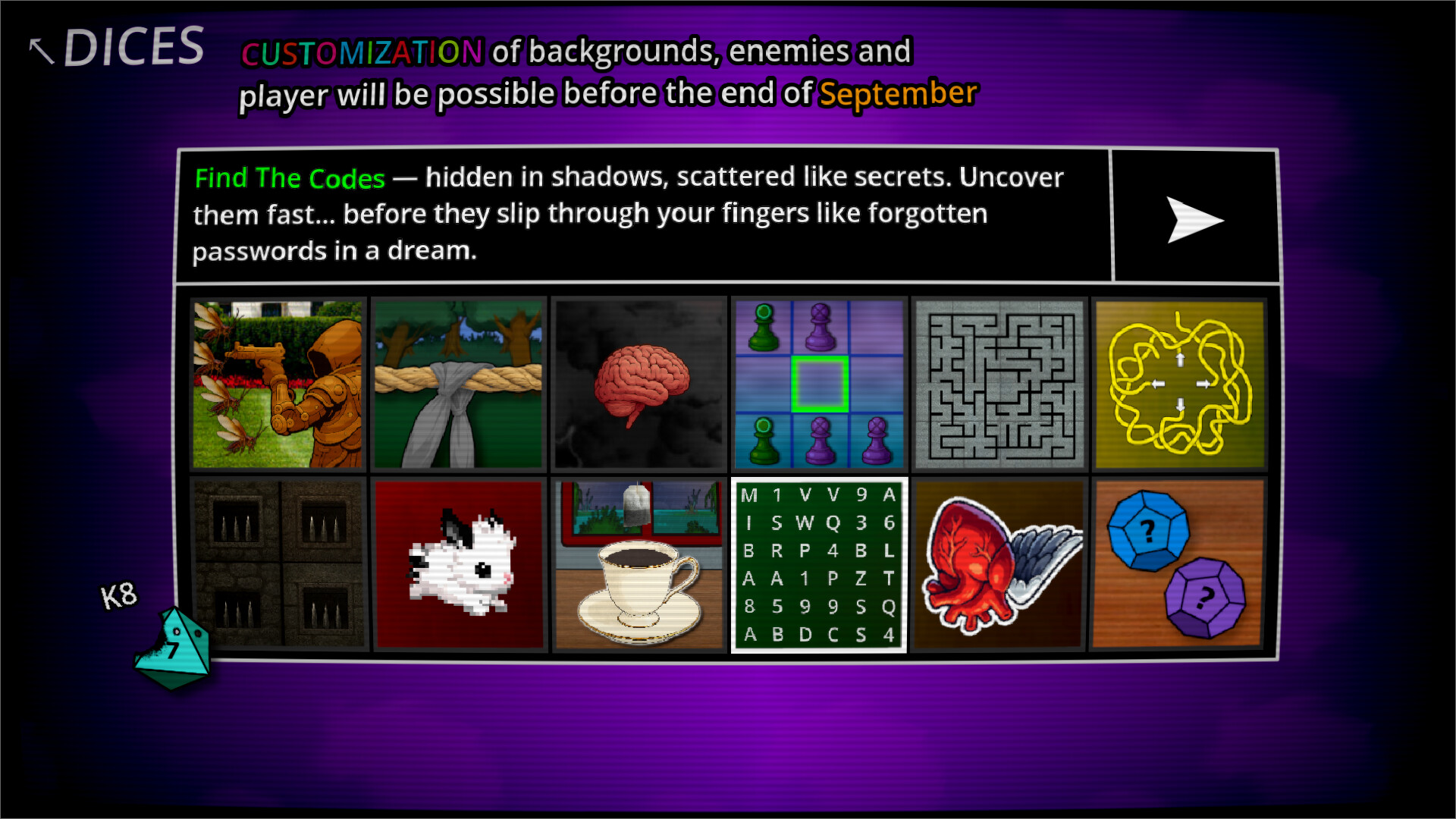The height and width of the screenshot is (819, 1456).
Task: Open the rope knot minigame tile
Action: coord(458,384)
